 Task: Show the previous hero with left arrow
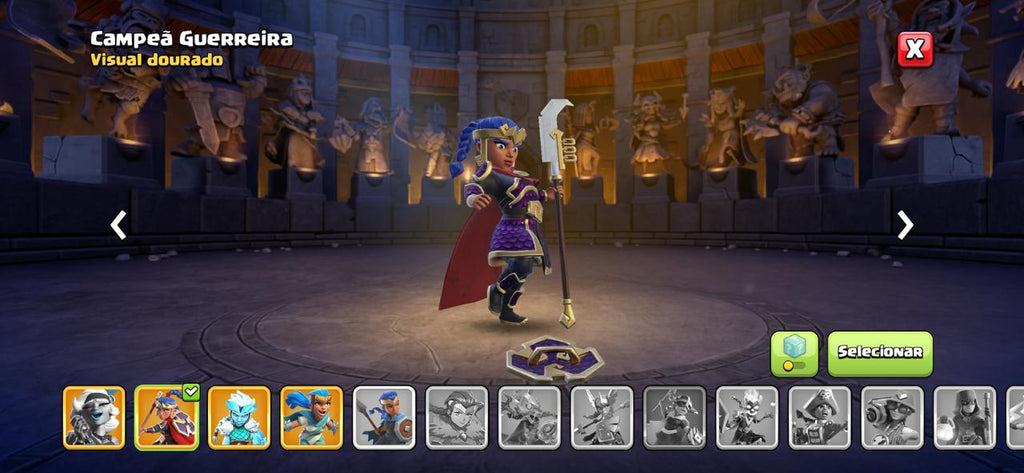pyautogui.click(x=118, y=225)
